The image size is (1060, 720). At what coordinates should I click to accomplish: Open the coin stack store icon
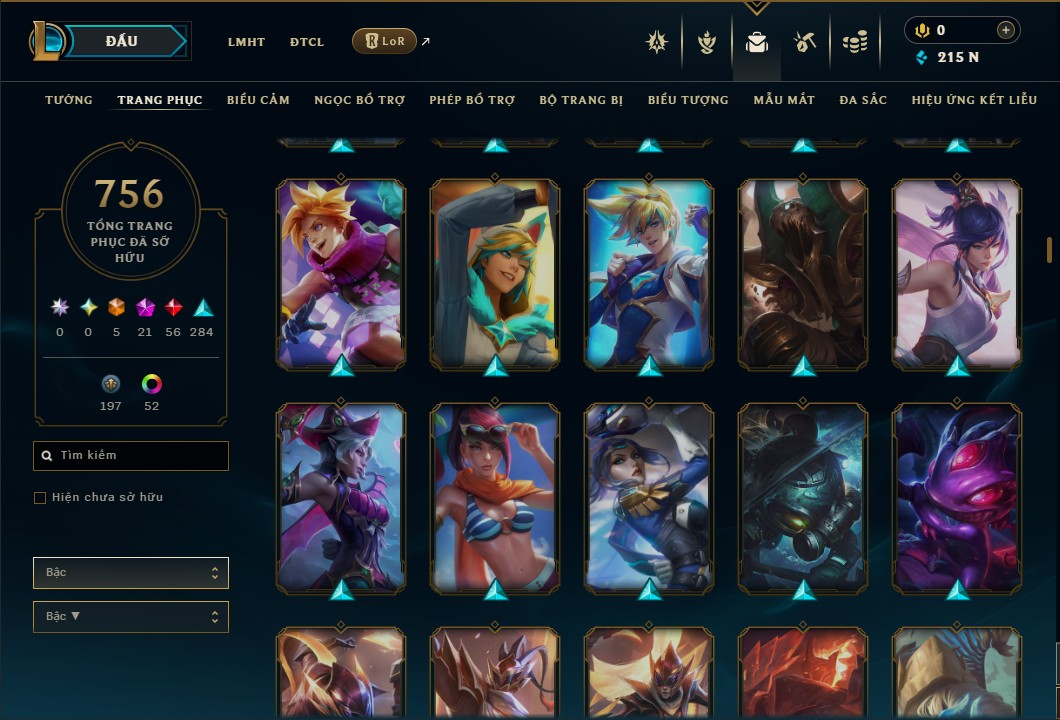[854, 42]
